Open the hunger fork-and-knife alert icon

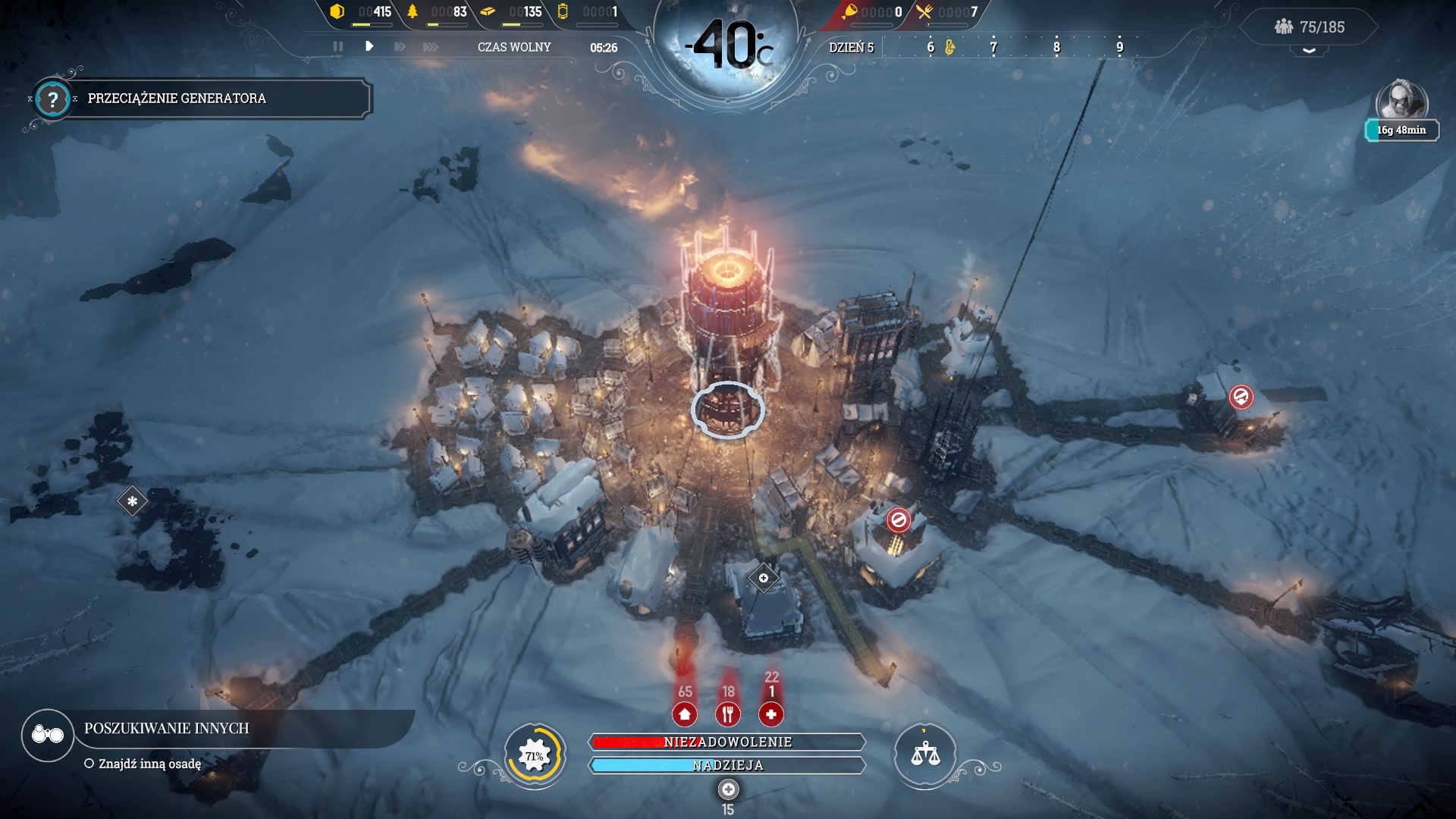point(728,713)
